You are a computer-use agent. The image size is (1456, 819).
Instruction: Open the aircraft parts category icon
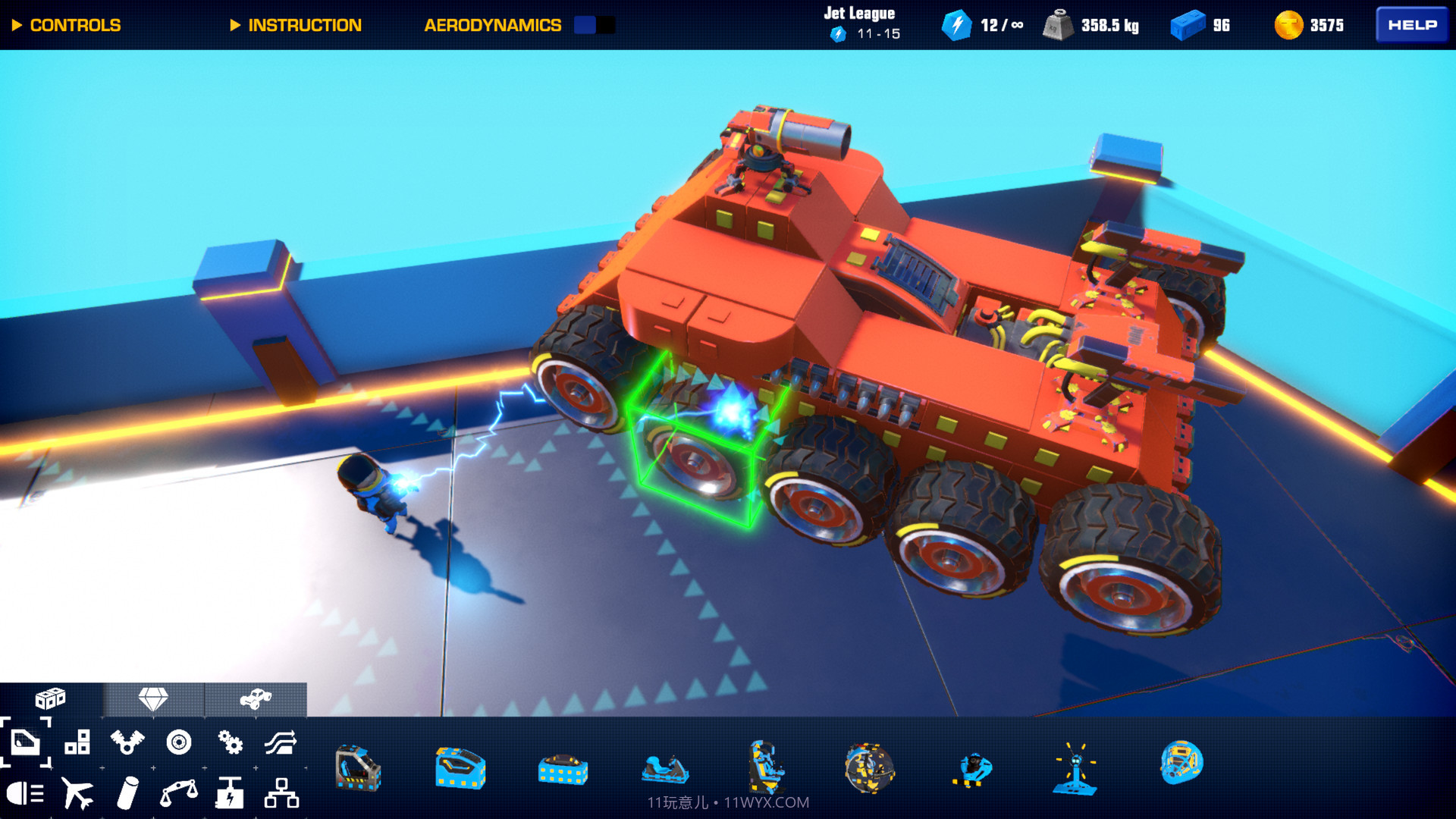pyautogui.click(x=79, y=793)
